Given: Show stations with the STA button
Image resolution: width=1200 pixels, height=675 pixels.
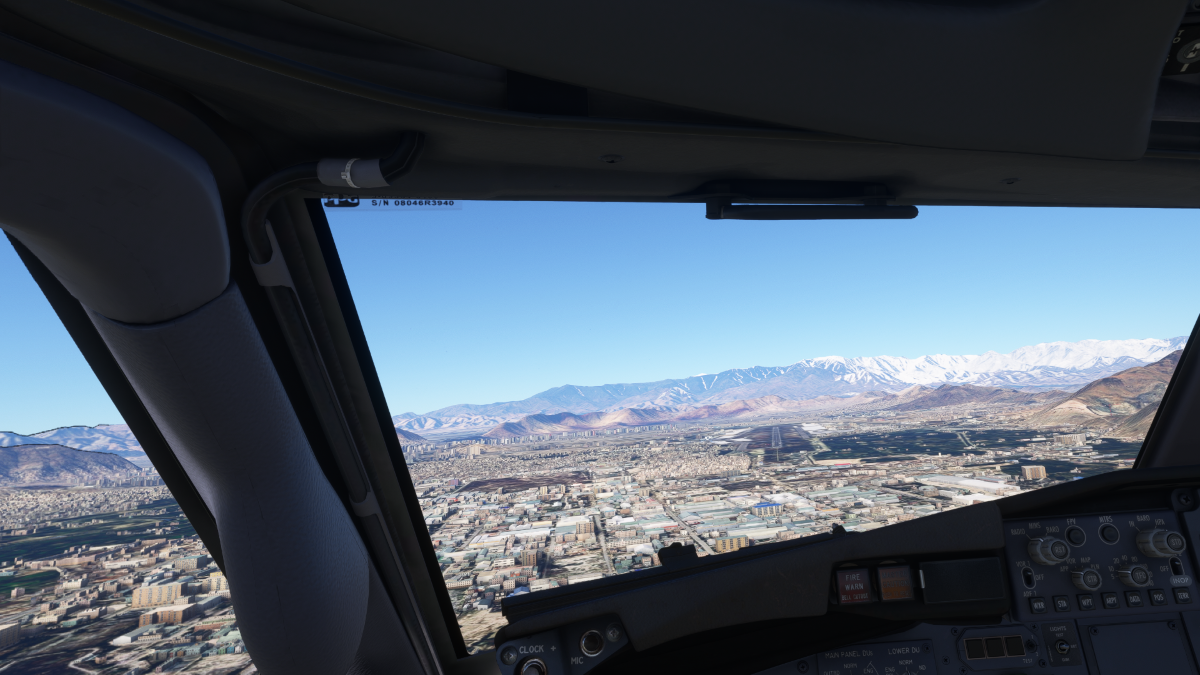Looking at the screenshot, I should click(1063, 603).
